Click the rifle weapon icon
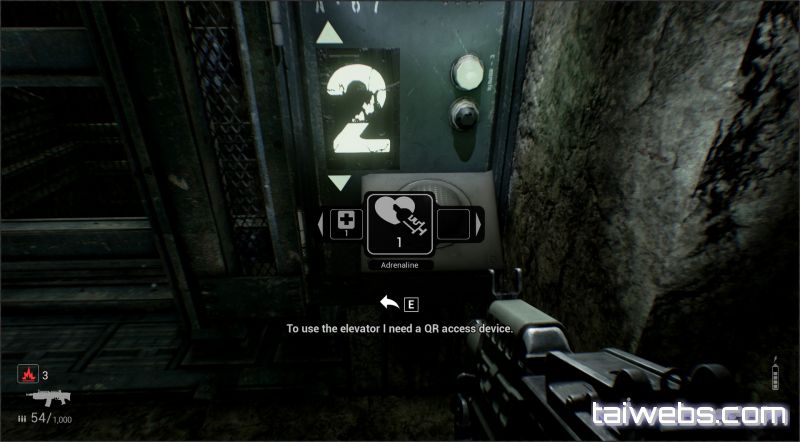This screenshot has width=800, height=442. tap(44, 398)
